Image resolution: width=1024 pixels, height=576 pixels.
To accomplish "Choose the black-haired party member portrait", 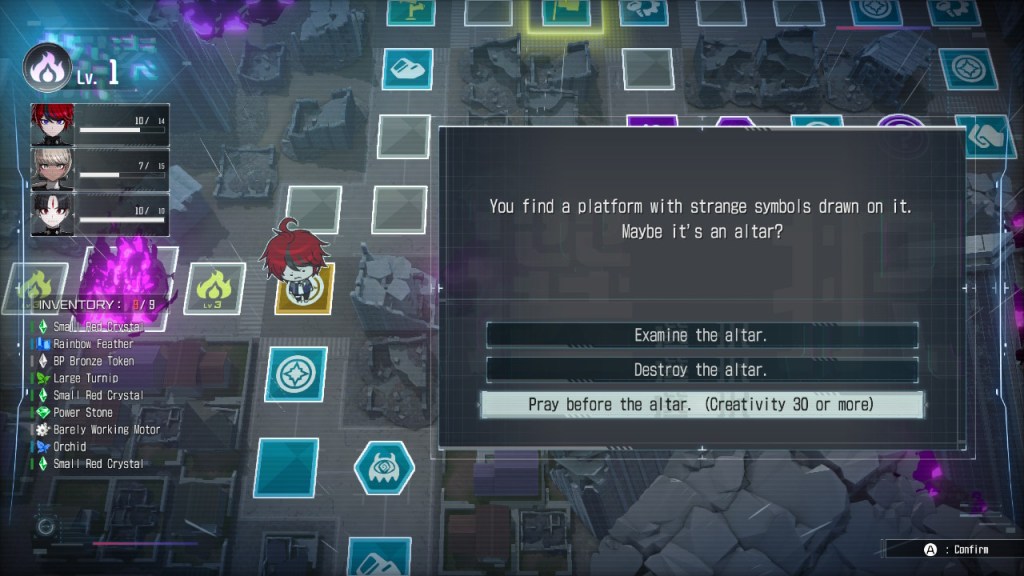I will pos(53,214).
